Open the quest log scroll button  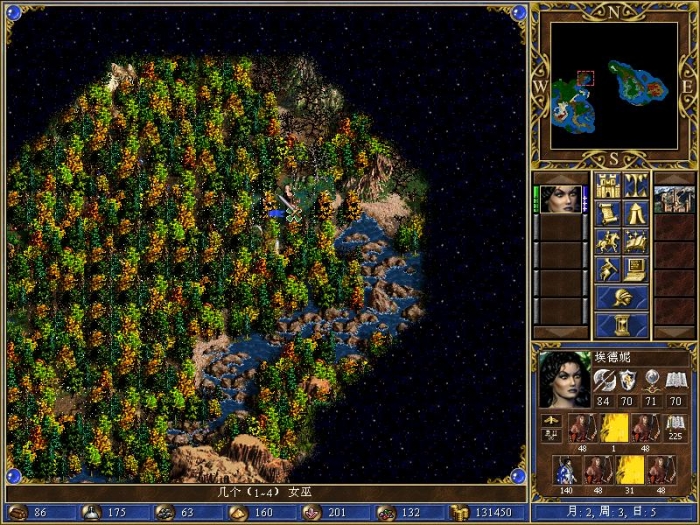[x=609, y=213]
